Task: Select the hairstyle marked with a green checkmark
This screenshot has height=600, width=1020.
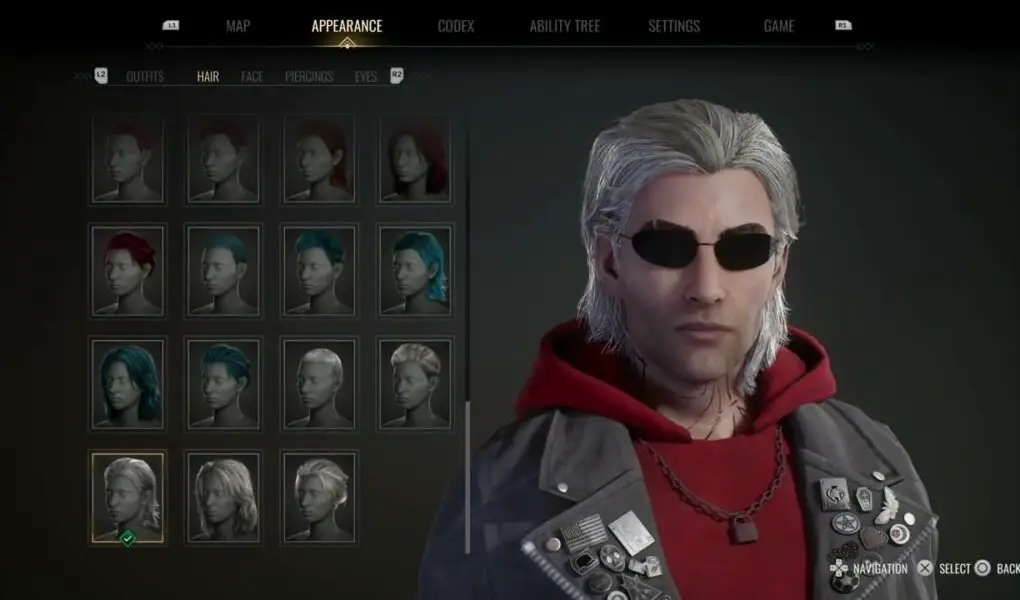Action: click(127, 497)
